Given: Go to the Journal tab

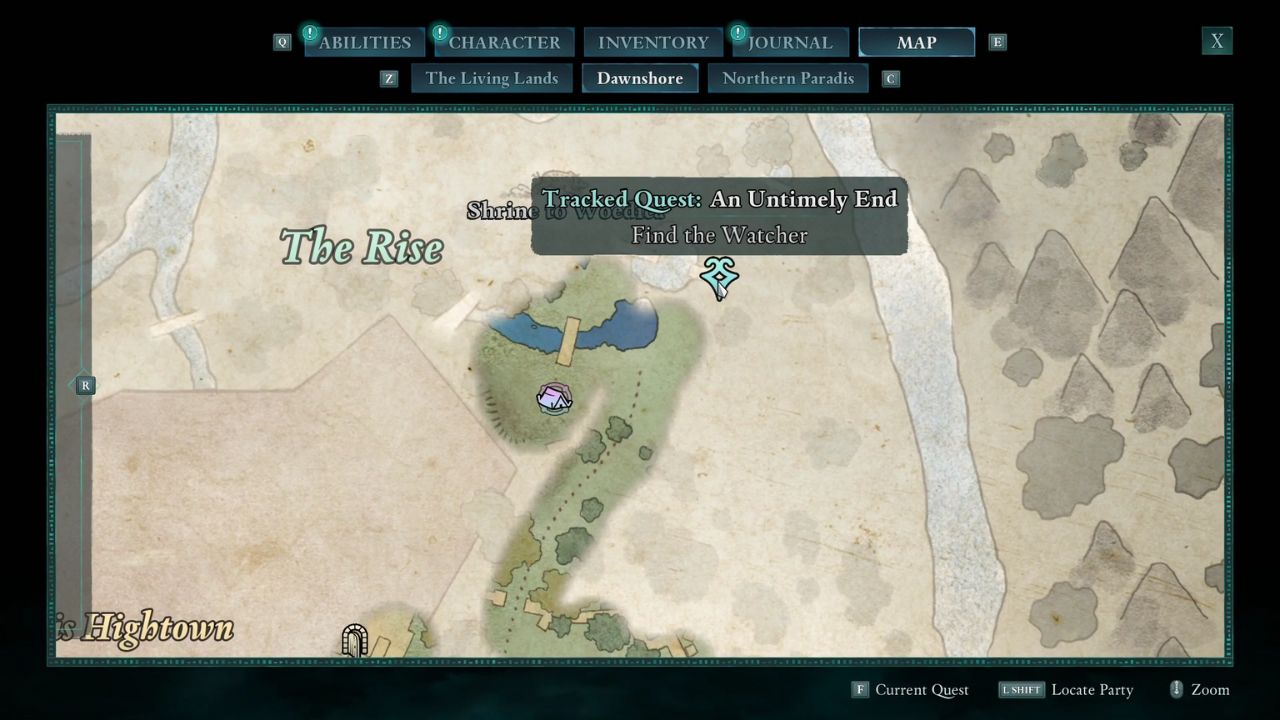Looking at the screenshot, I should coord(790,42).
